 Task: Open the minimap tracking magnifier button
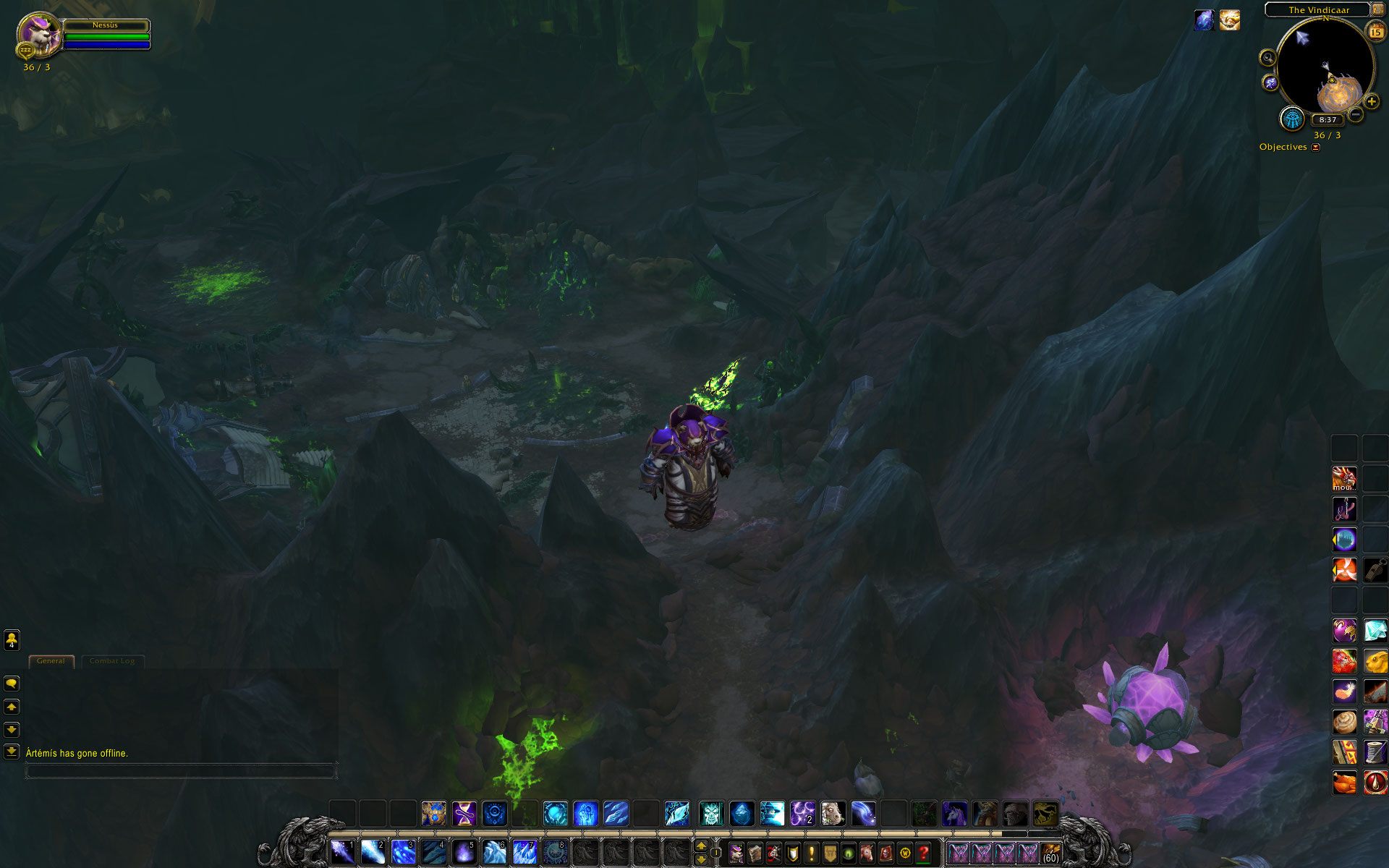click(x=1267, y=58)
